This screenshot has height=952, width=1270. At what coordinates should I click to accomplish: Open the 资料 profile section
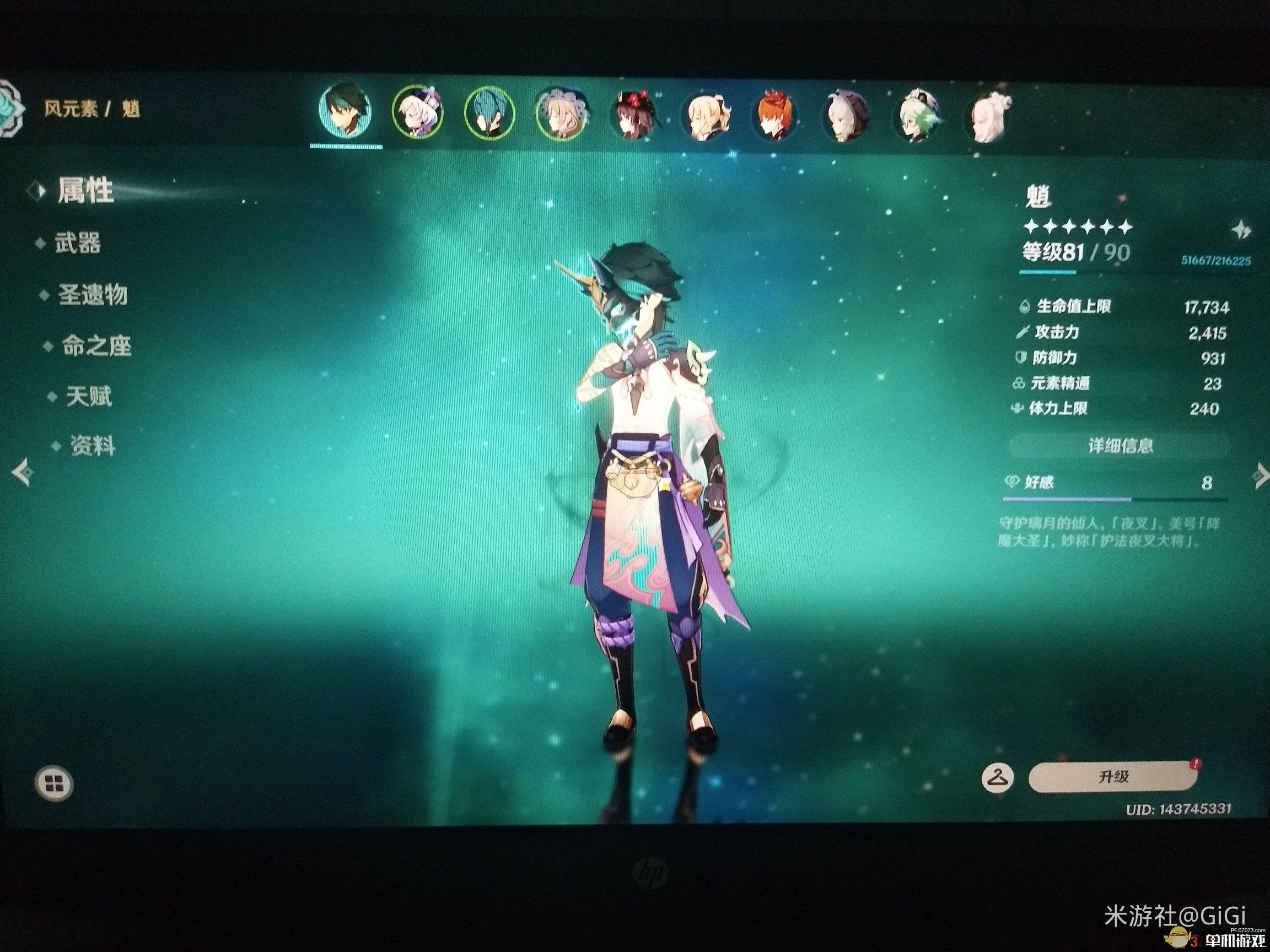pos(92,445)
